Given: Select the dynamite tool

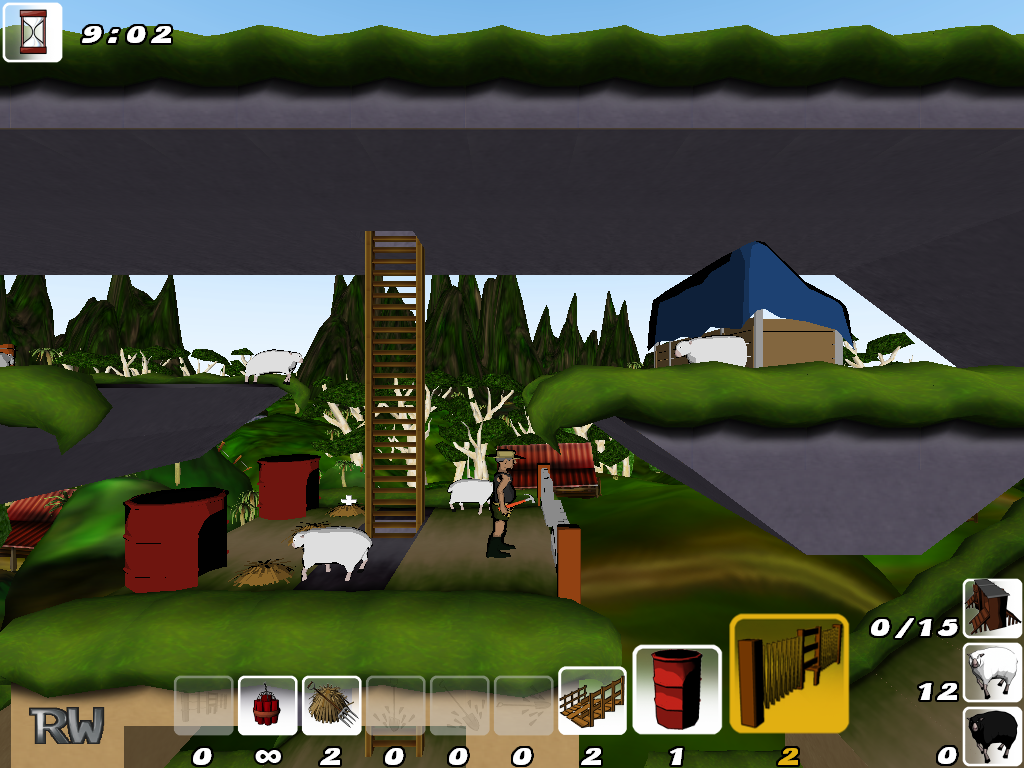Looking at the screenshot, I should click(x=267, y=706).
